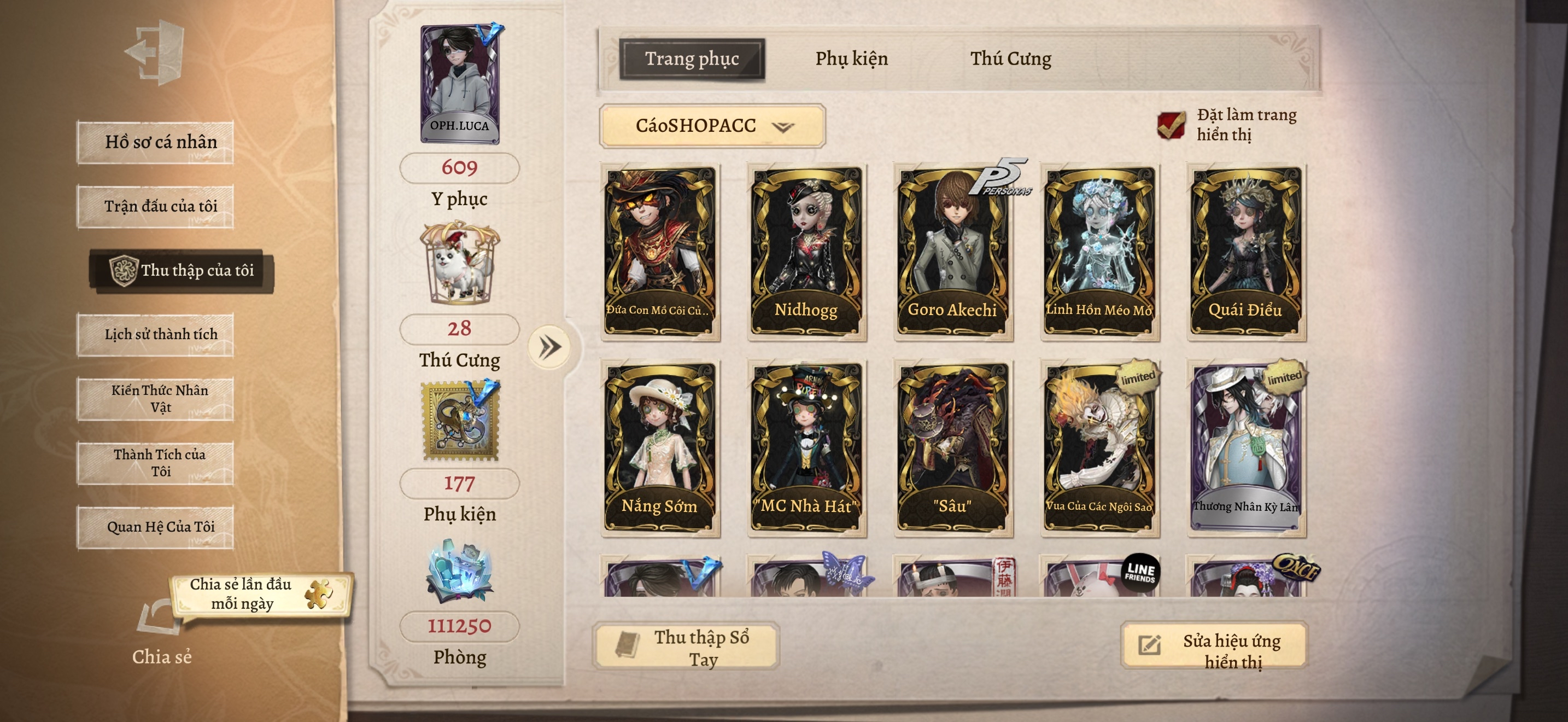Click the Thu thập Sổ Tay button

tap(685, 647)
